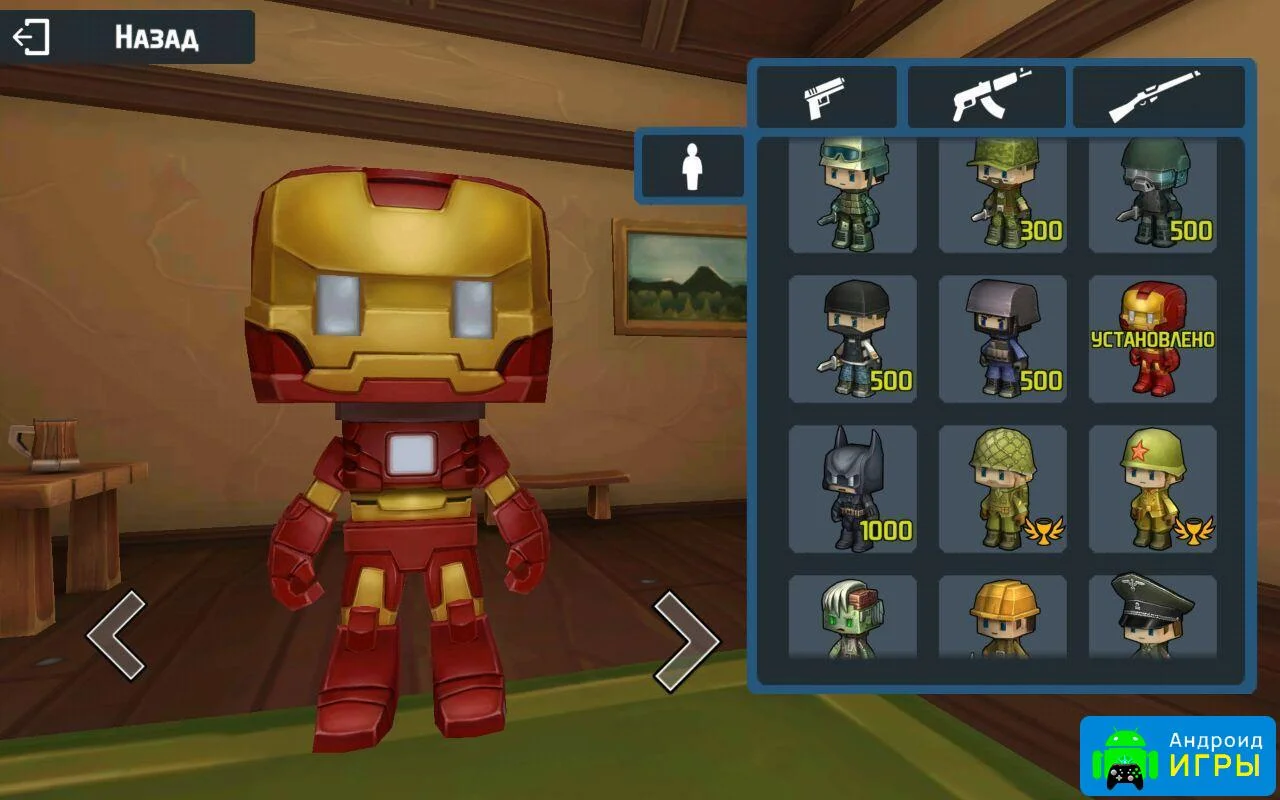
Task: Show the next character with right arrow
Action: coord(686,640)
